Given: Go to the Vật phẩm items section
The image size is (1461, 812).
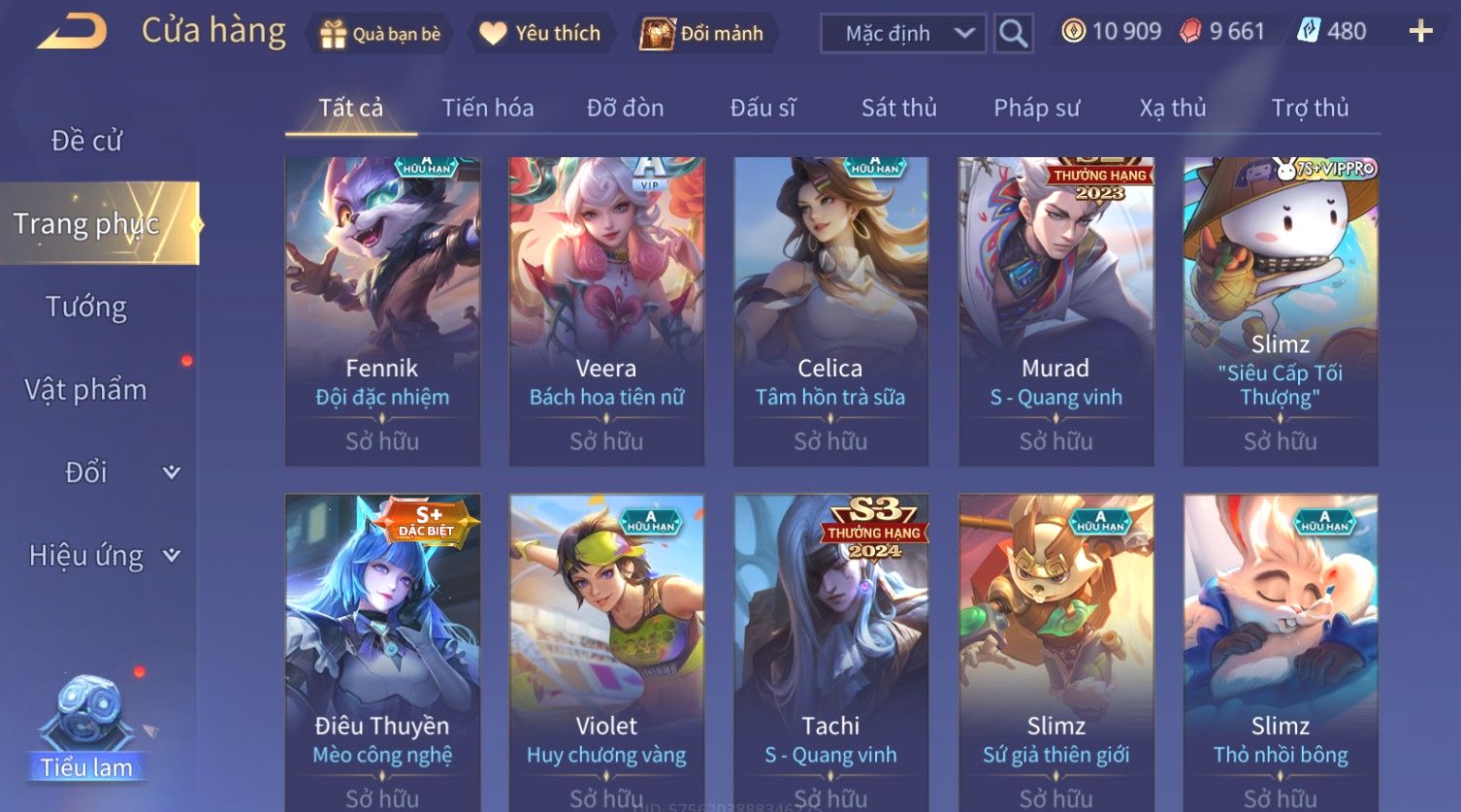Looking at the screenshot, I should coord(86,390).
